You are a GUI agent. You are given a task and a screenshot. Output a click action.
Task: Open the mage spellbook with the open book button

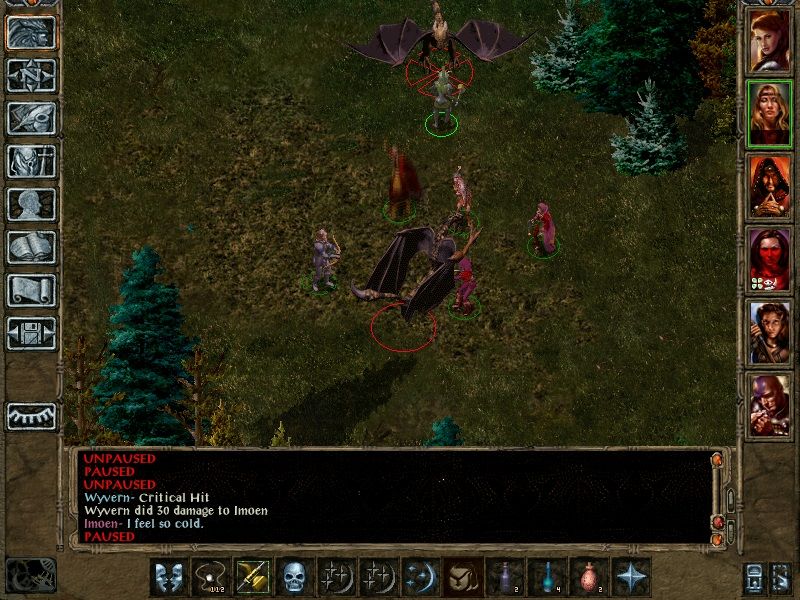point(31,247)
